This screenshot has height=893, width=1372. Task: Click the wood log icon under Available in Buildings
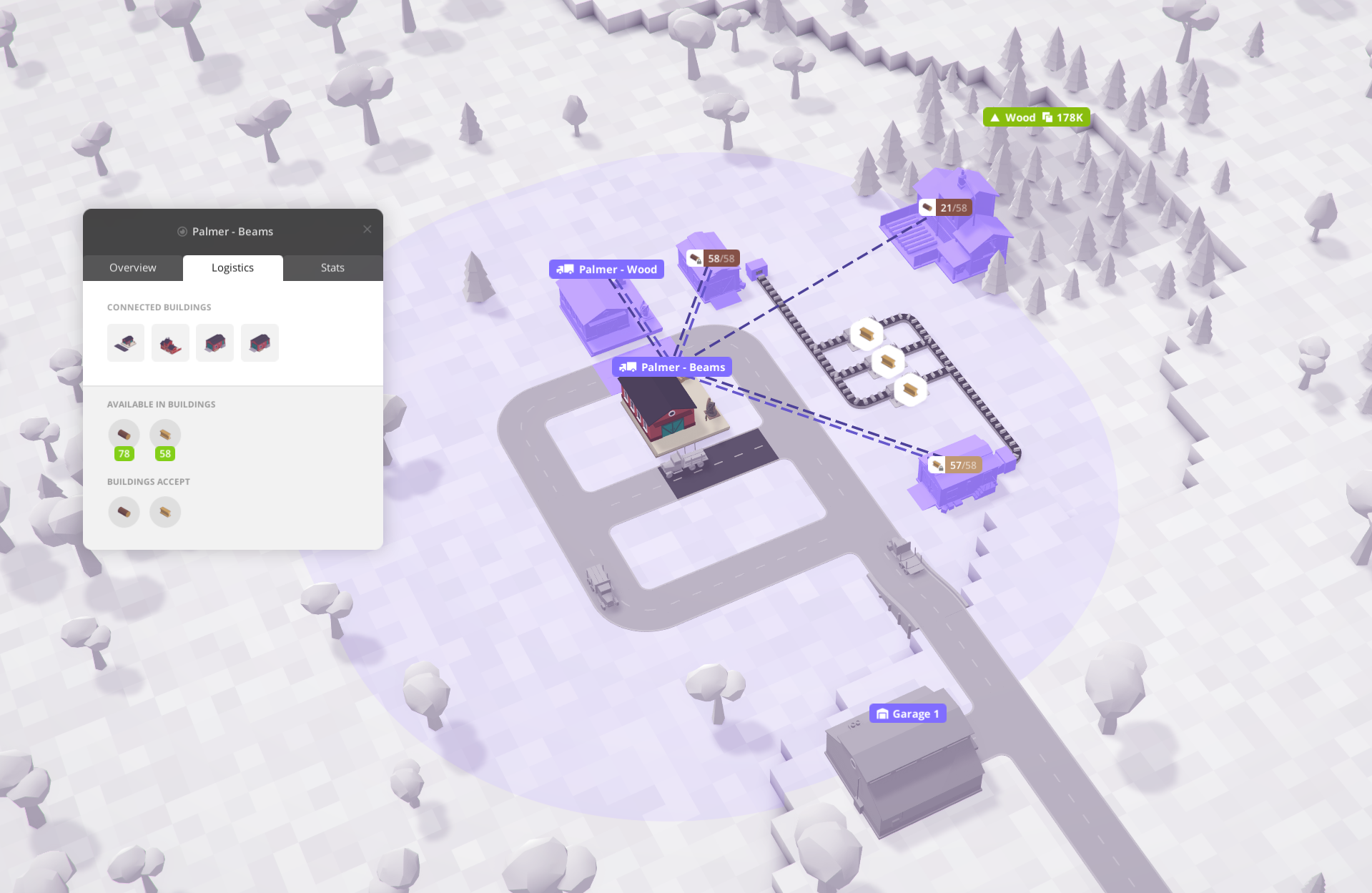(124, 433)
